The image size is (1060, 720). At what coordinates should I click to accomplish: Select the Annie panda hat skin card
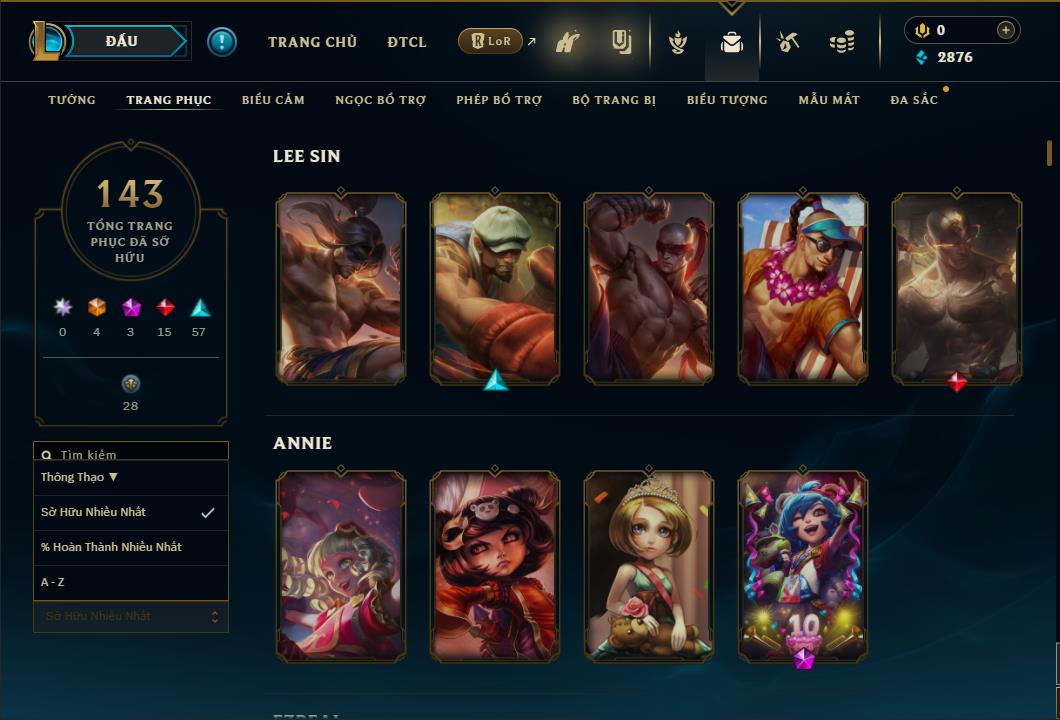(495, 566)
